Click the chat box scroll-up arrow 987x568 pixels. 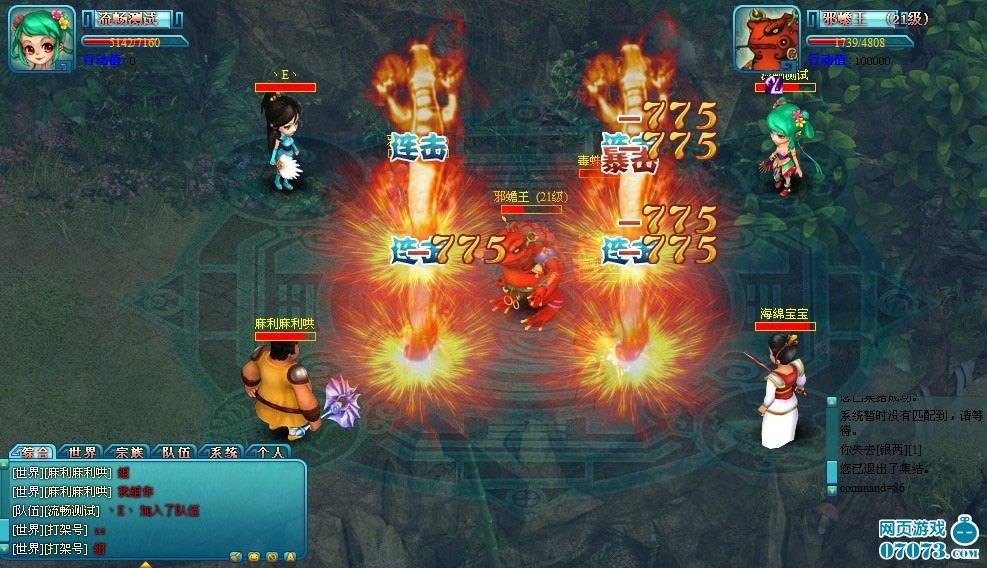[5, 465]
